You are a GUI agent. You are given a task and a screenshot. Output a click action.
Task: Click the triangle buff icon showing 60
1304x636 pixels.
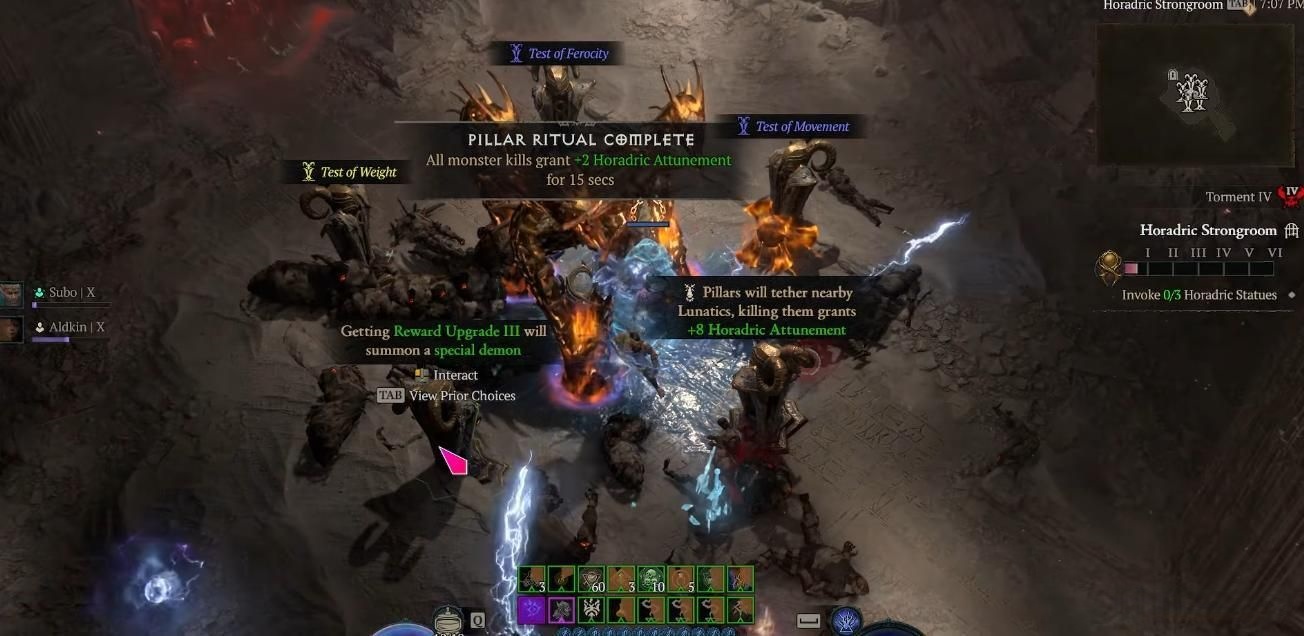point(591,580)
